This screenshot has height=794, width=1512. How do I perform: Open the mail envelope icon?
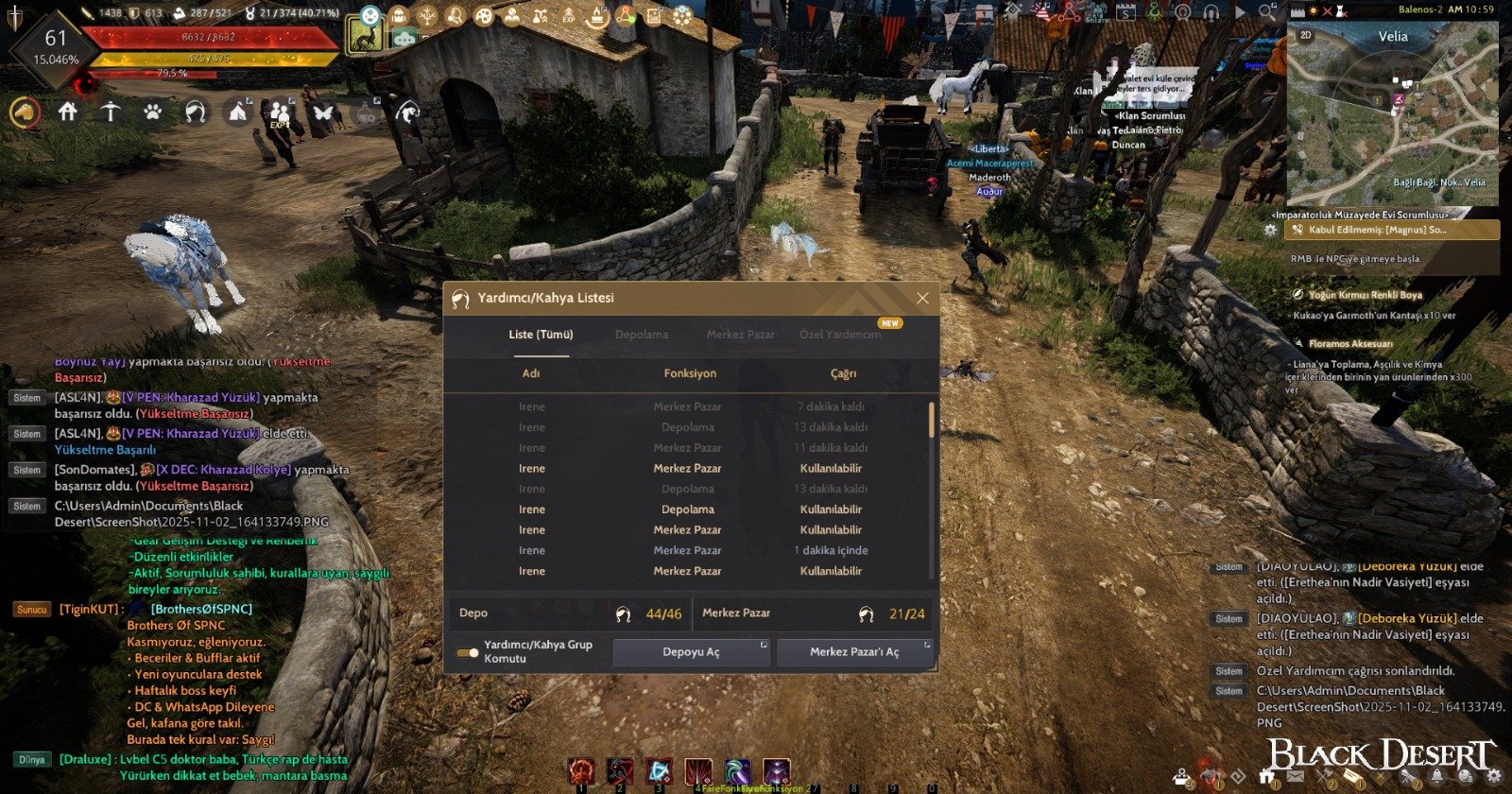click(x=1296, y=777)
